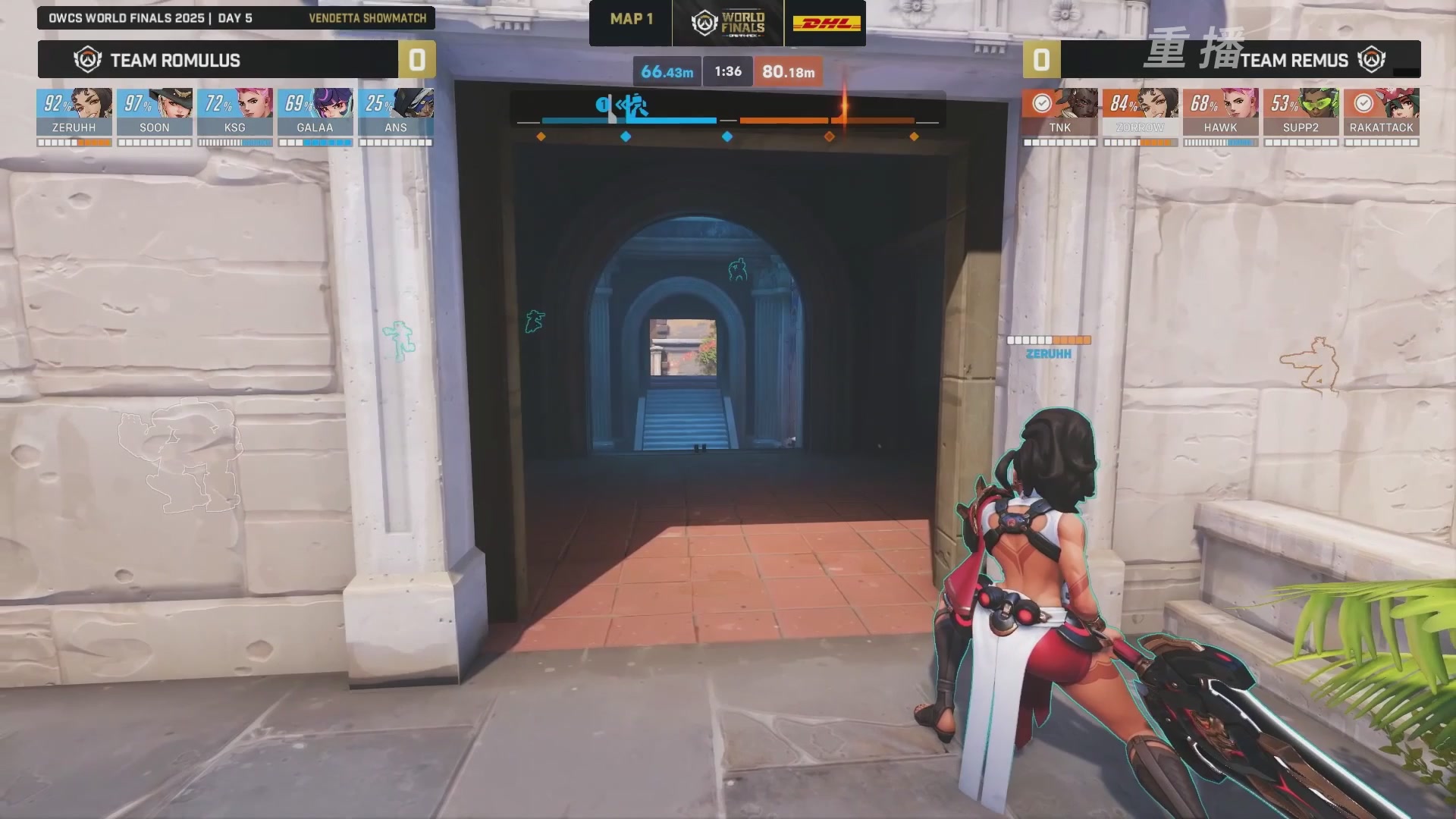Select ANS in the team roster
The width and height of the screenshot is (1456, 819).
coord(396,112)
